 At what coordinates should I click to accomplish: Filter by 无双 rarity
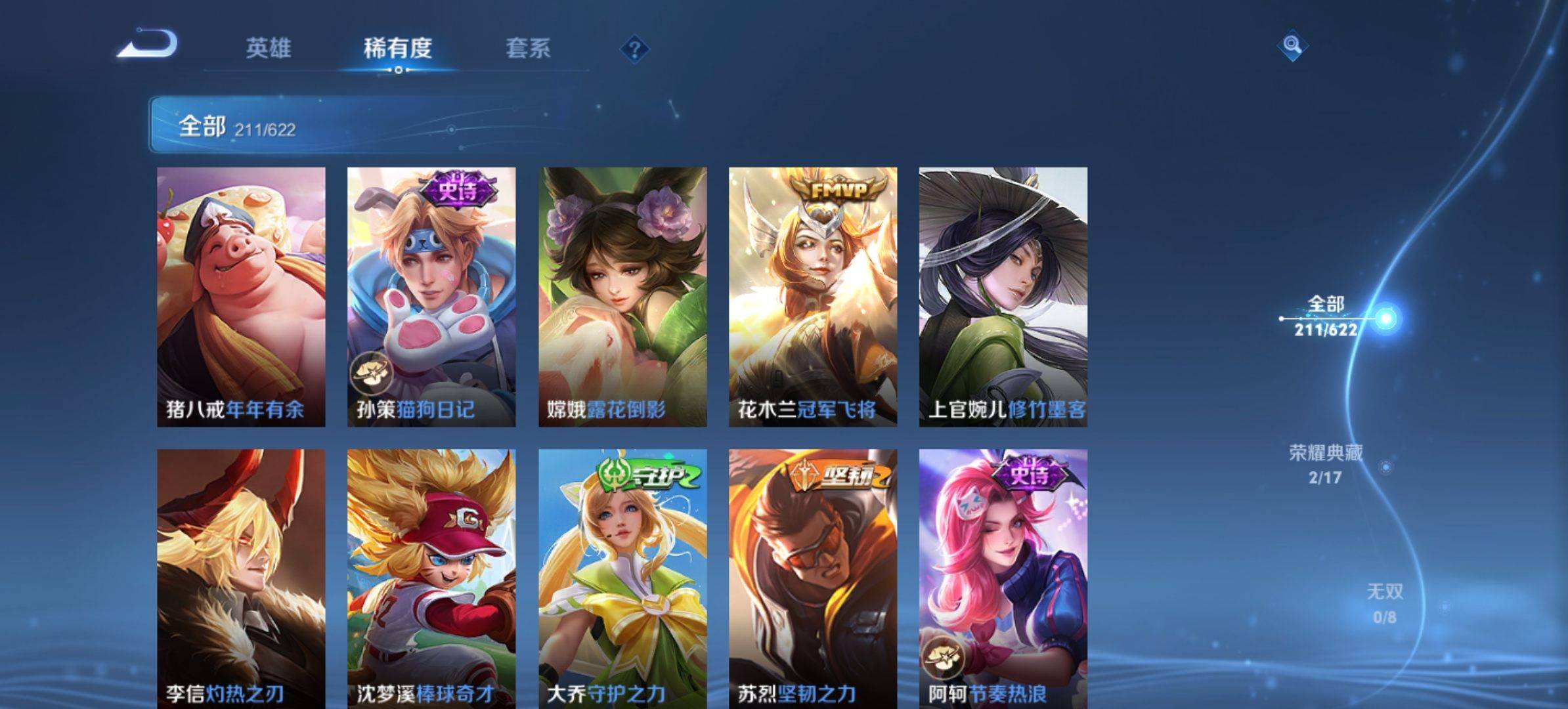(x=1384, y=603)
